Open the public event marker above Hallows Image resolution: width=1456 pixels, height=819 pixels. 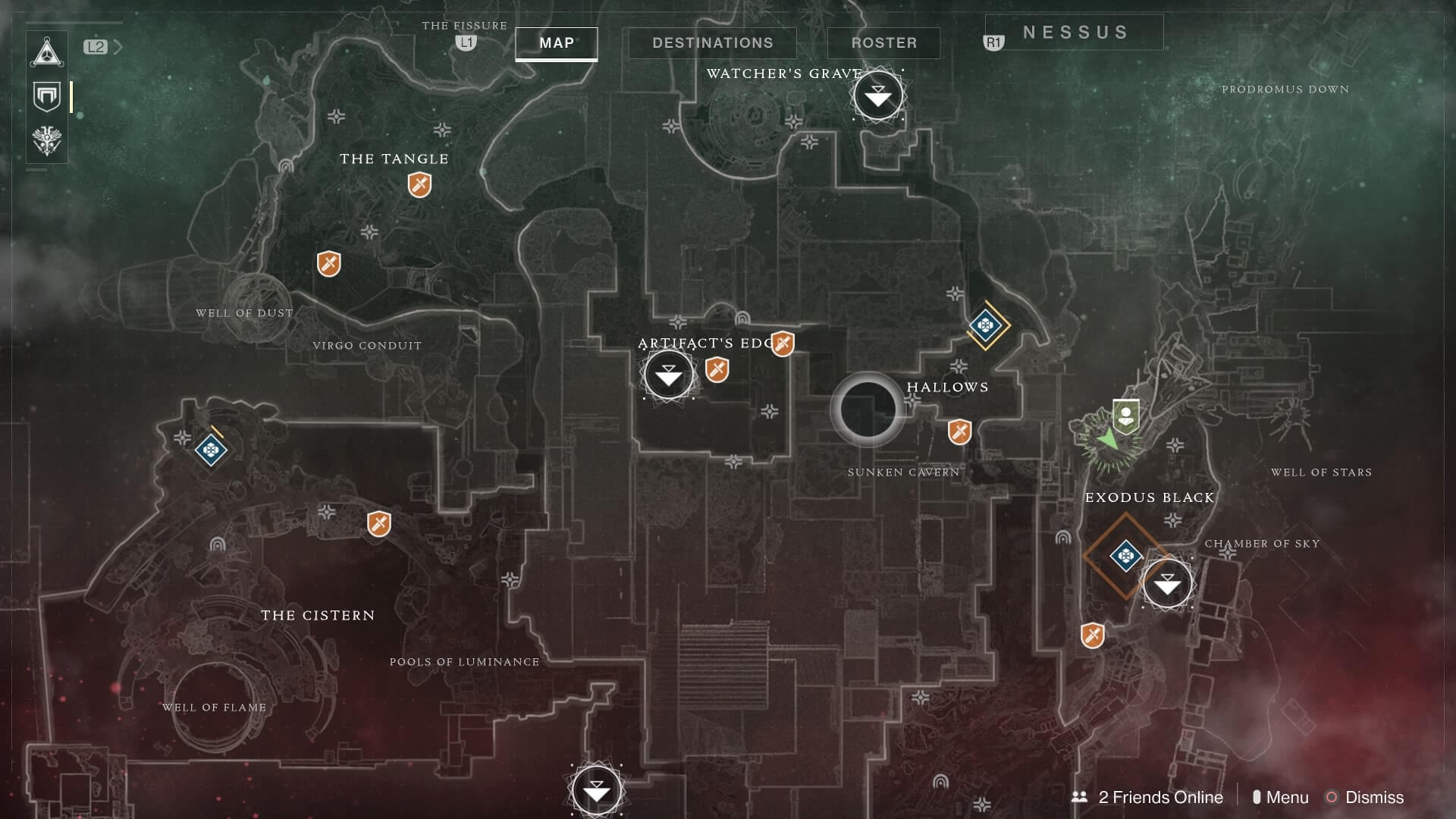pyautogui.click(x=985, y=325)
